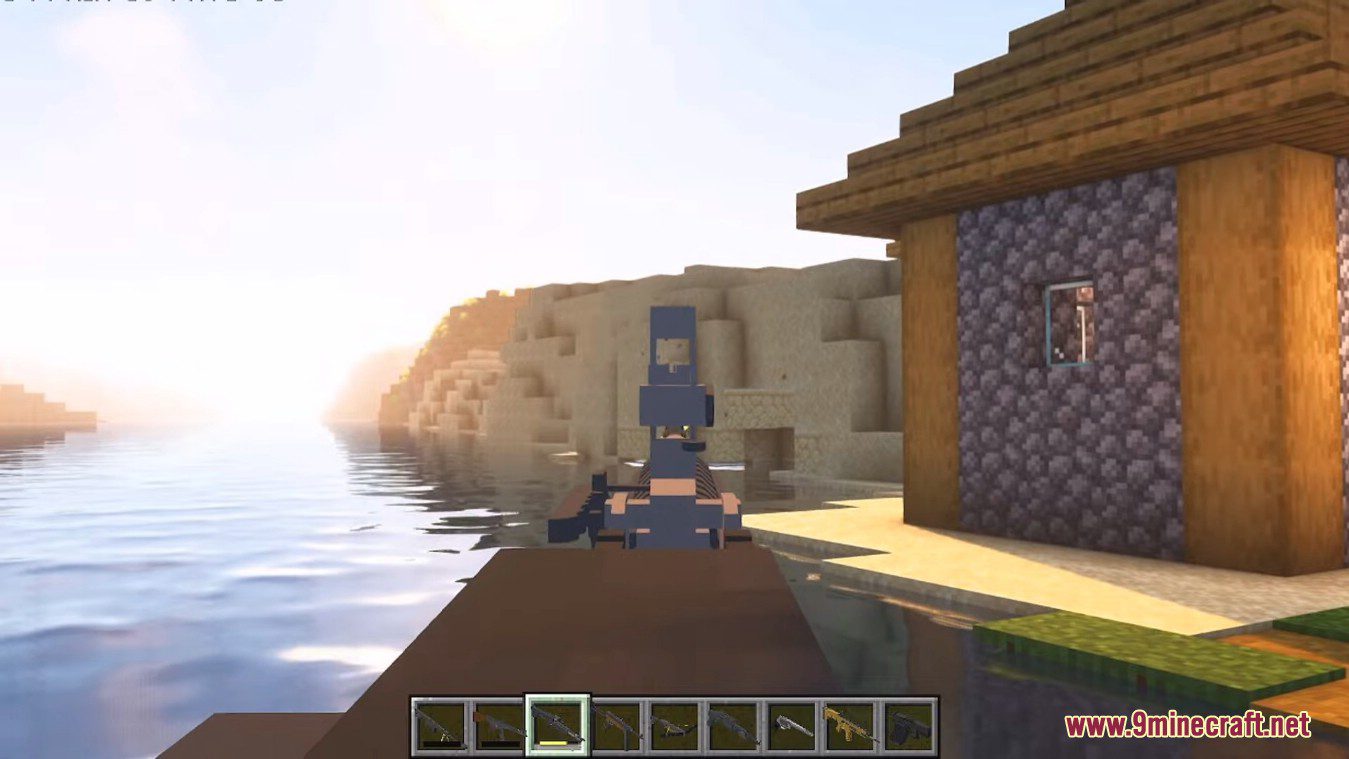Click the oak roof of the village house

[1050, 110]
